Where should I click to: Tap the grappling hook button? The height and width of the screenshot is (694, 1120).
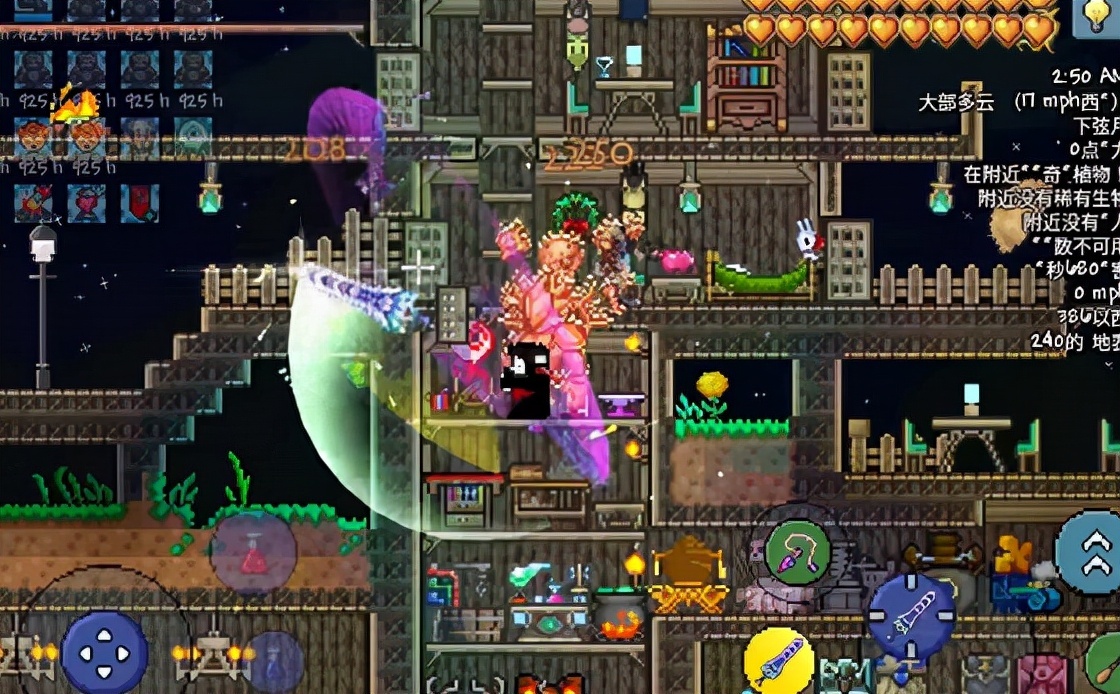797,551
